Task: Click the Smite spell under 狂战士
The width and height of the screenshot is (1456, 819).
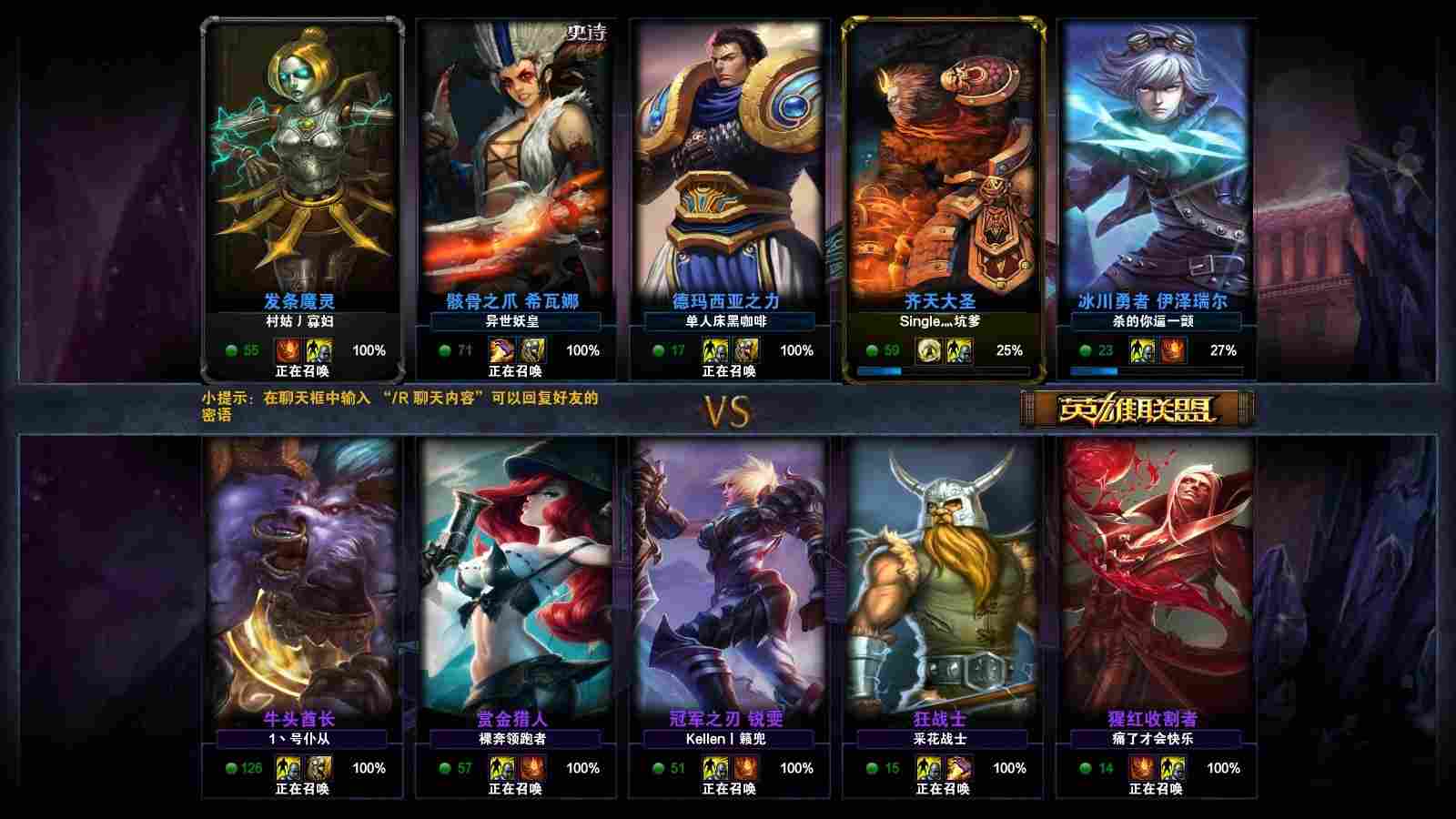Action: (x=959, y=768)
